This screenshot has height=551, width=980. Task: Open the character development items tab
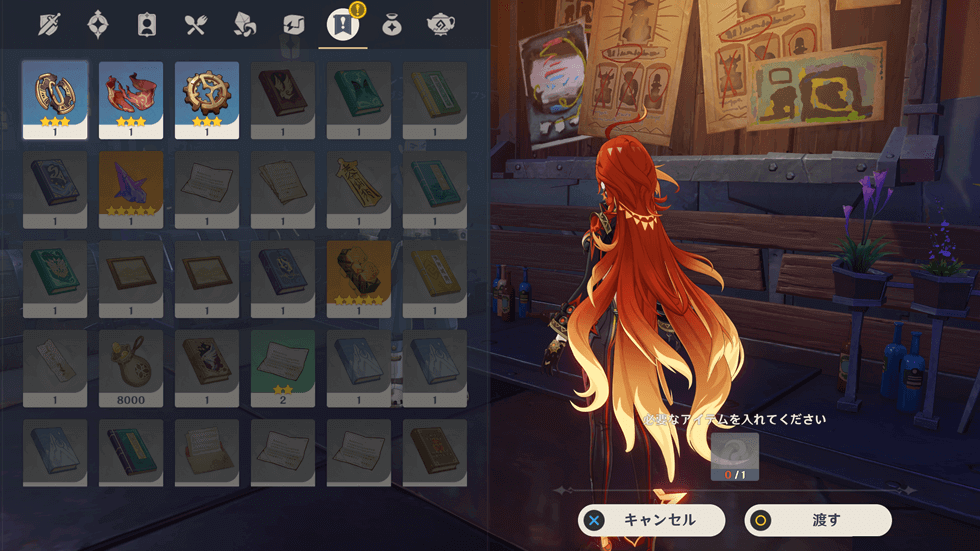click(147, 25)
